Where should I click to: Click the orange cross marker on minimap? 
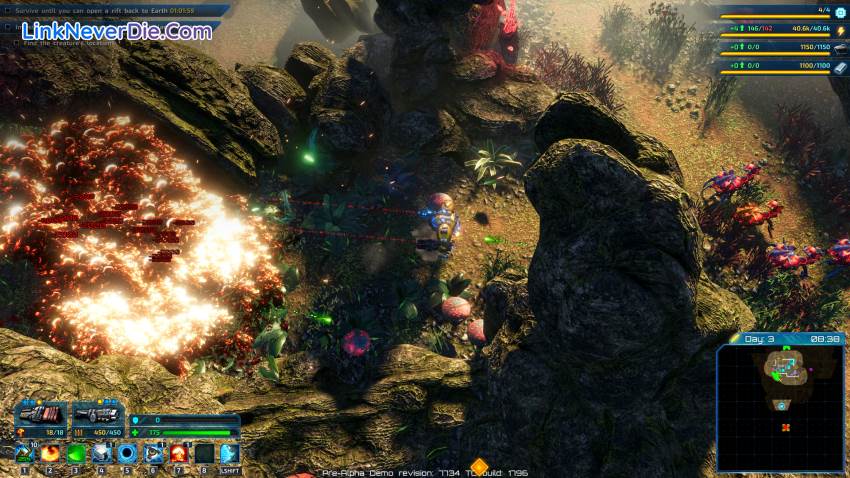click(x=786, y=428)
